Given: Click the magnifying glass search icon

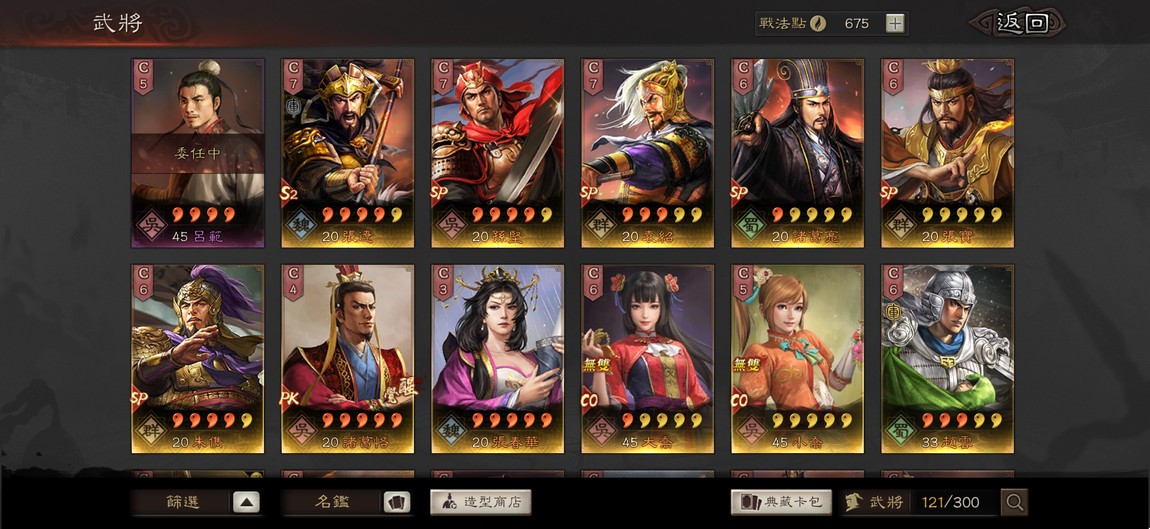Looking at the screenshot, I should click(x=1014, y=502).
